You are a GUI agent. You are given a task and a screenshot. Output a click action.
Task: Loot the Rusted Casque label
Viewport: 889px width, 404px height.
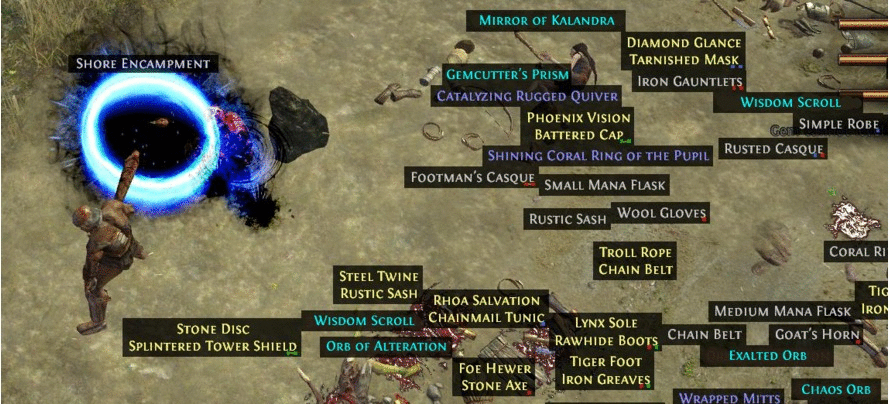[773, 149]
